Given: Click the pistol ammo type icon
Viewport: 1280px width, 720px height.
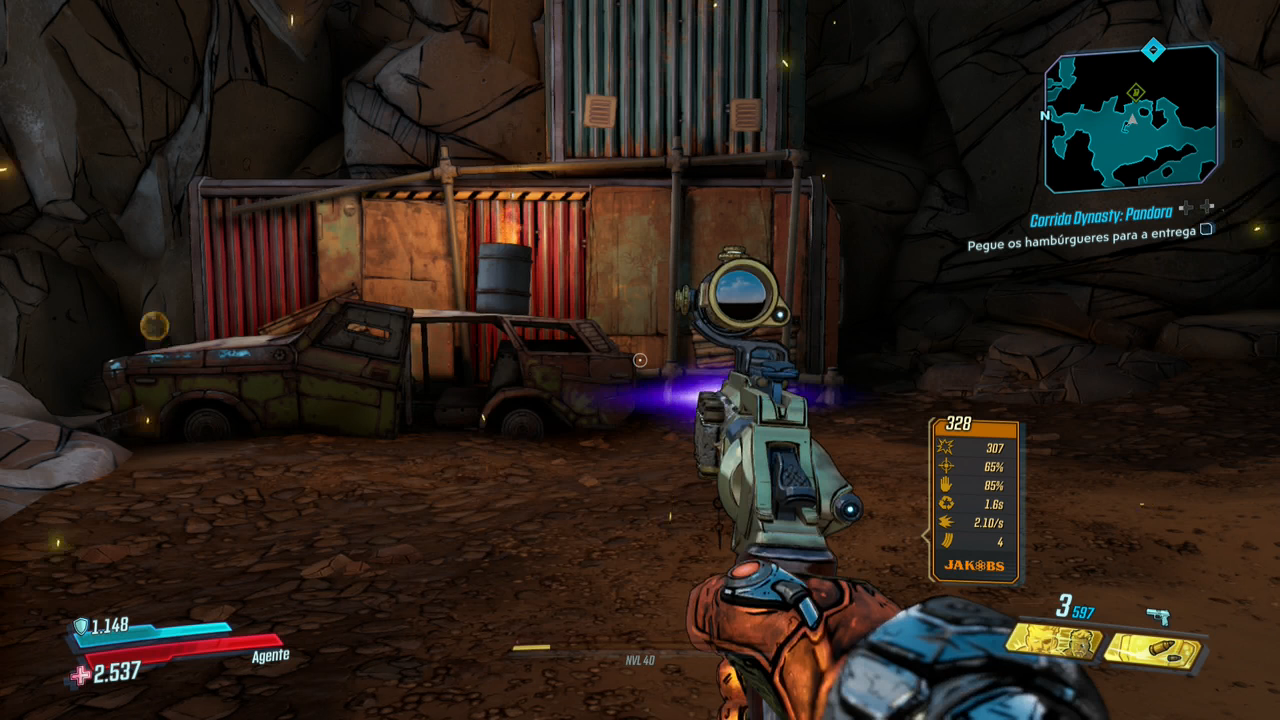Looking at the screenshot, I should click(1158, 616).
